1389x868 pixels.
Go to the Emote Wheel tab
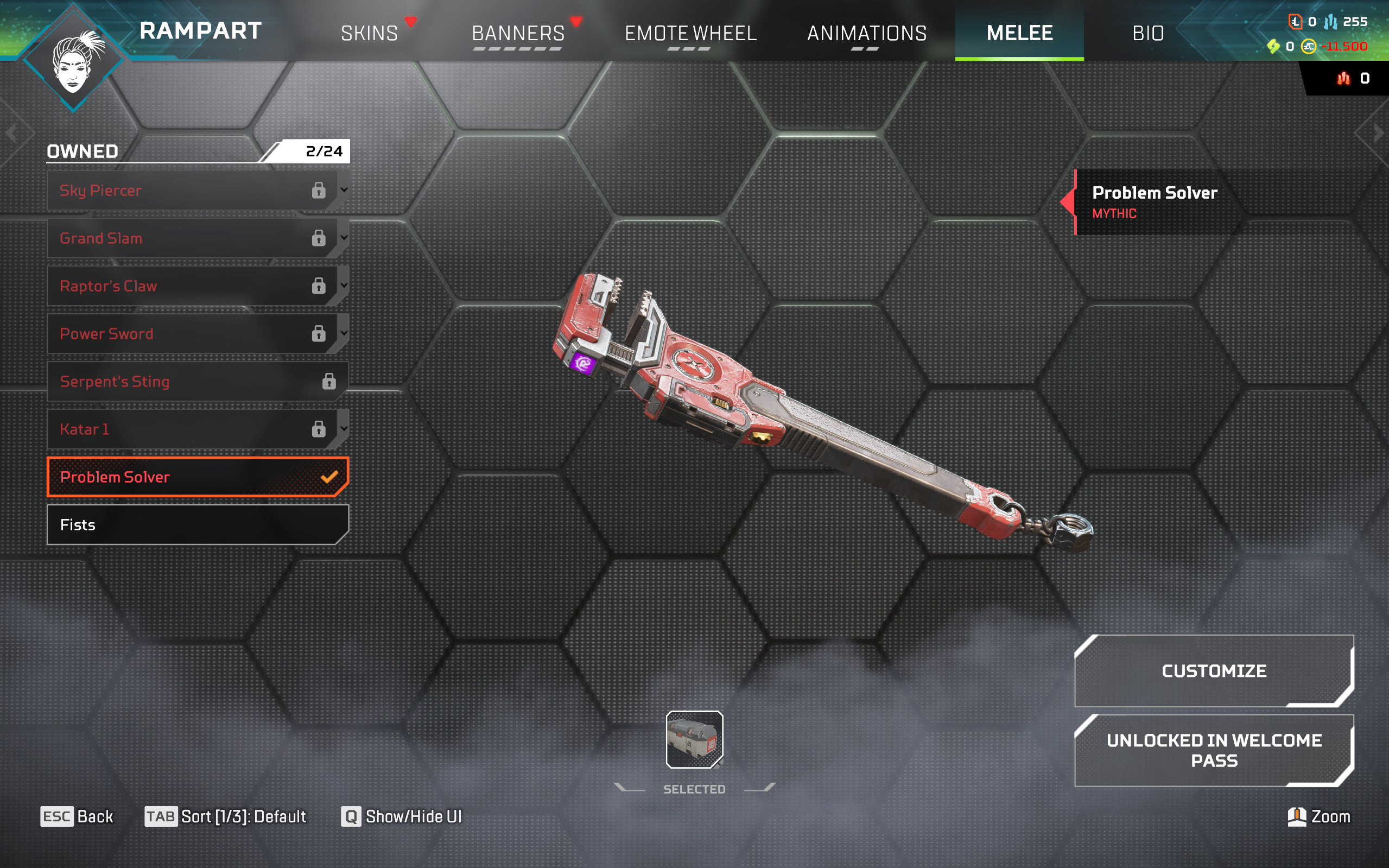[690, 33]
